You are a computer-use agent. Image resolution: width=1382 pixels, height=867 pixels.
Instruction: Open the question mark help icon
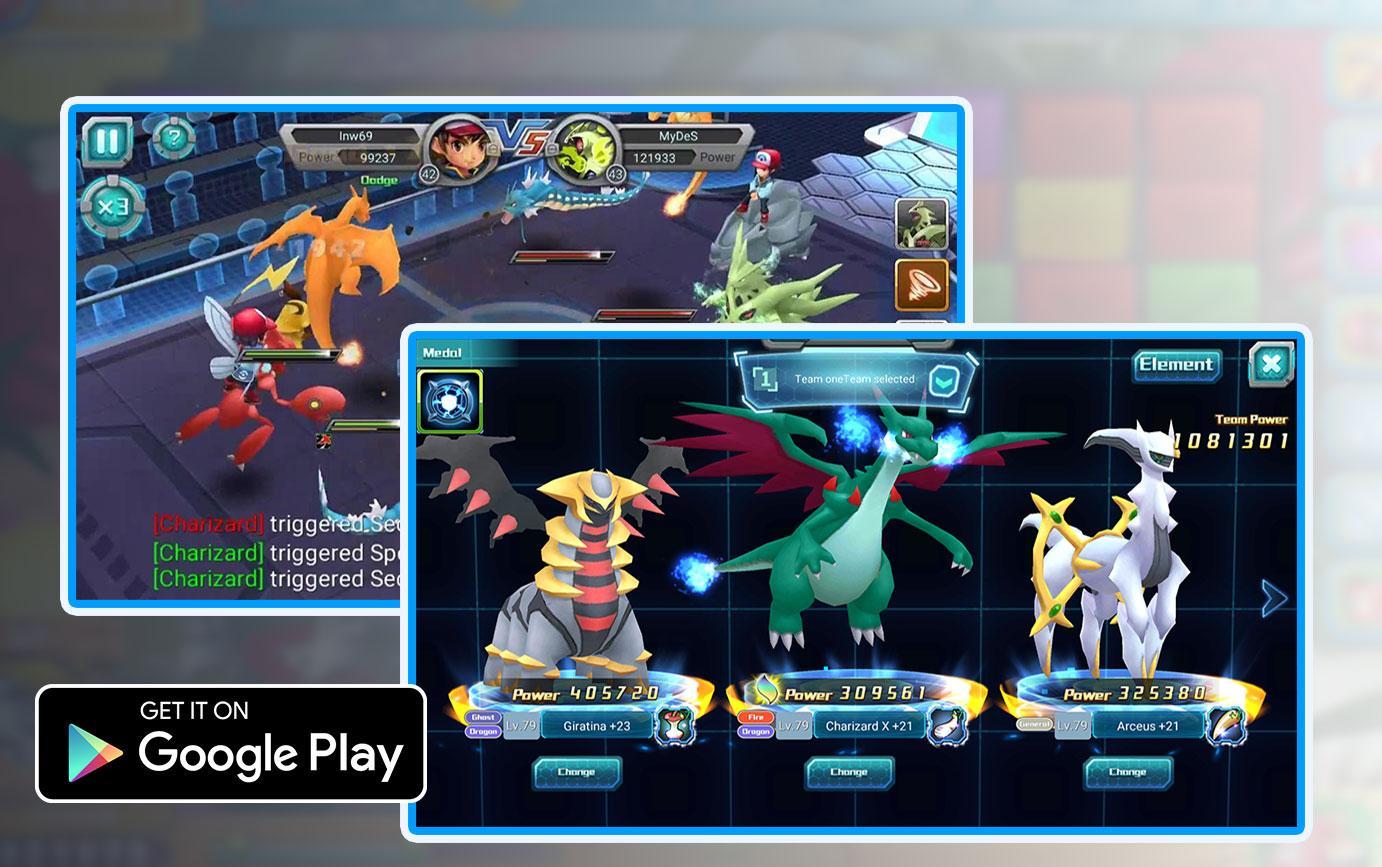(172, 139)
